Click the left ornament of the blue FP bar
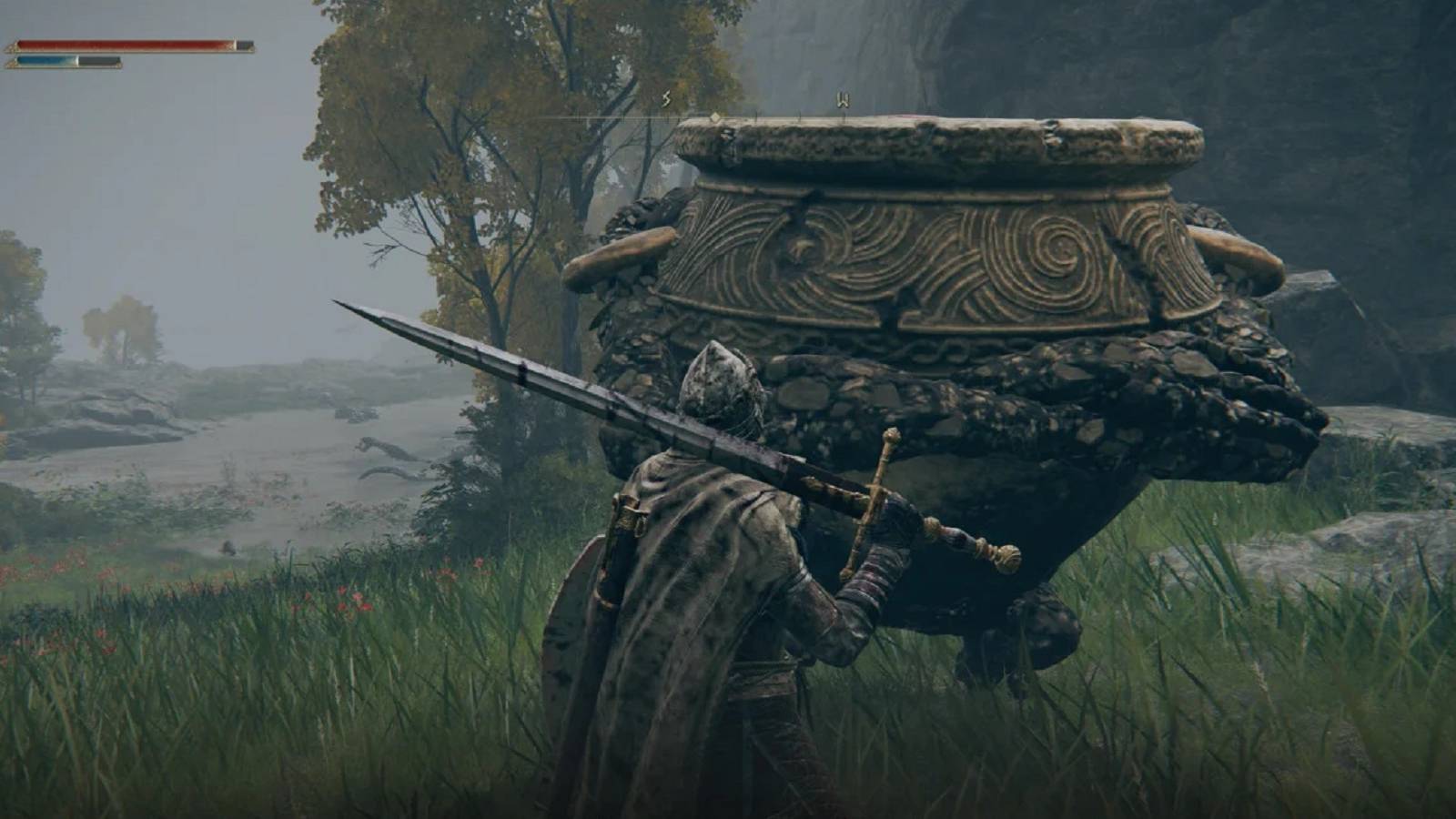 pyautogui.click(x=13, y=64)
